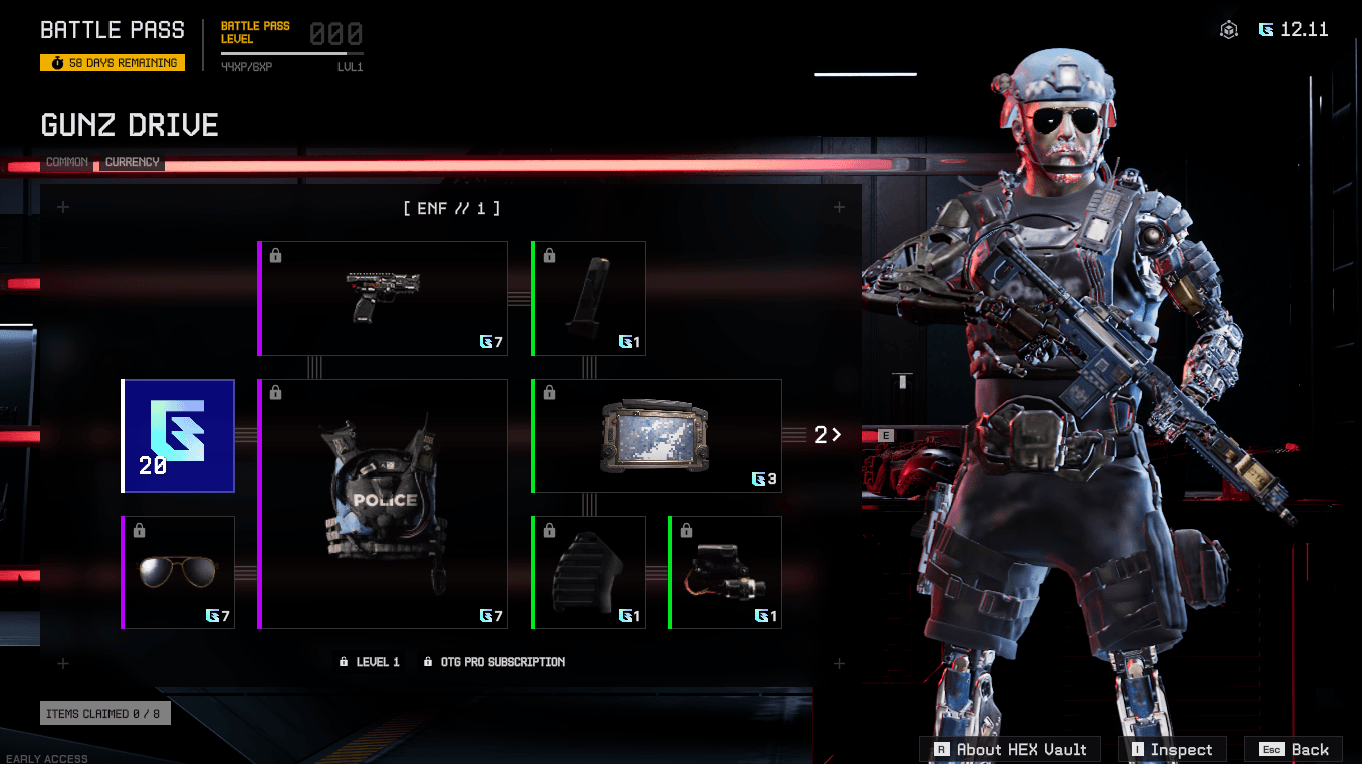Open About HEX Vault

pyautogui.click(x=1010, y=749)
